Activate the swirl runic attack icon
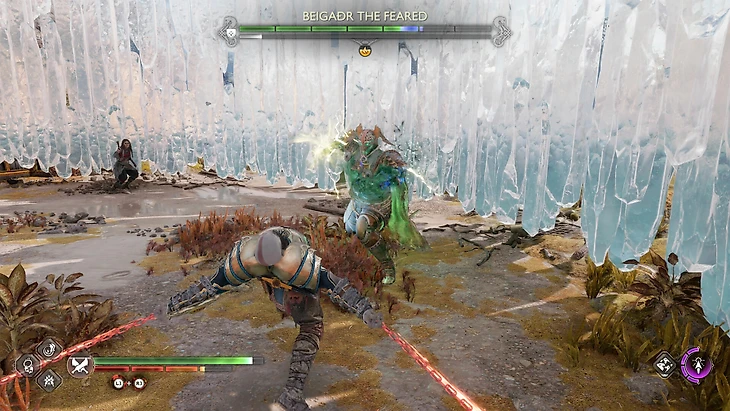Image resolution: width=730 pixels, height=411 pixels. click(x=50, y=349)
